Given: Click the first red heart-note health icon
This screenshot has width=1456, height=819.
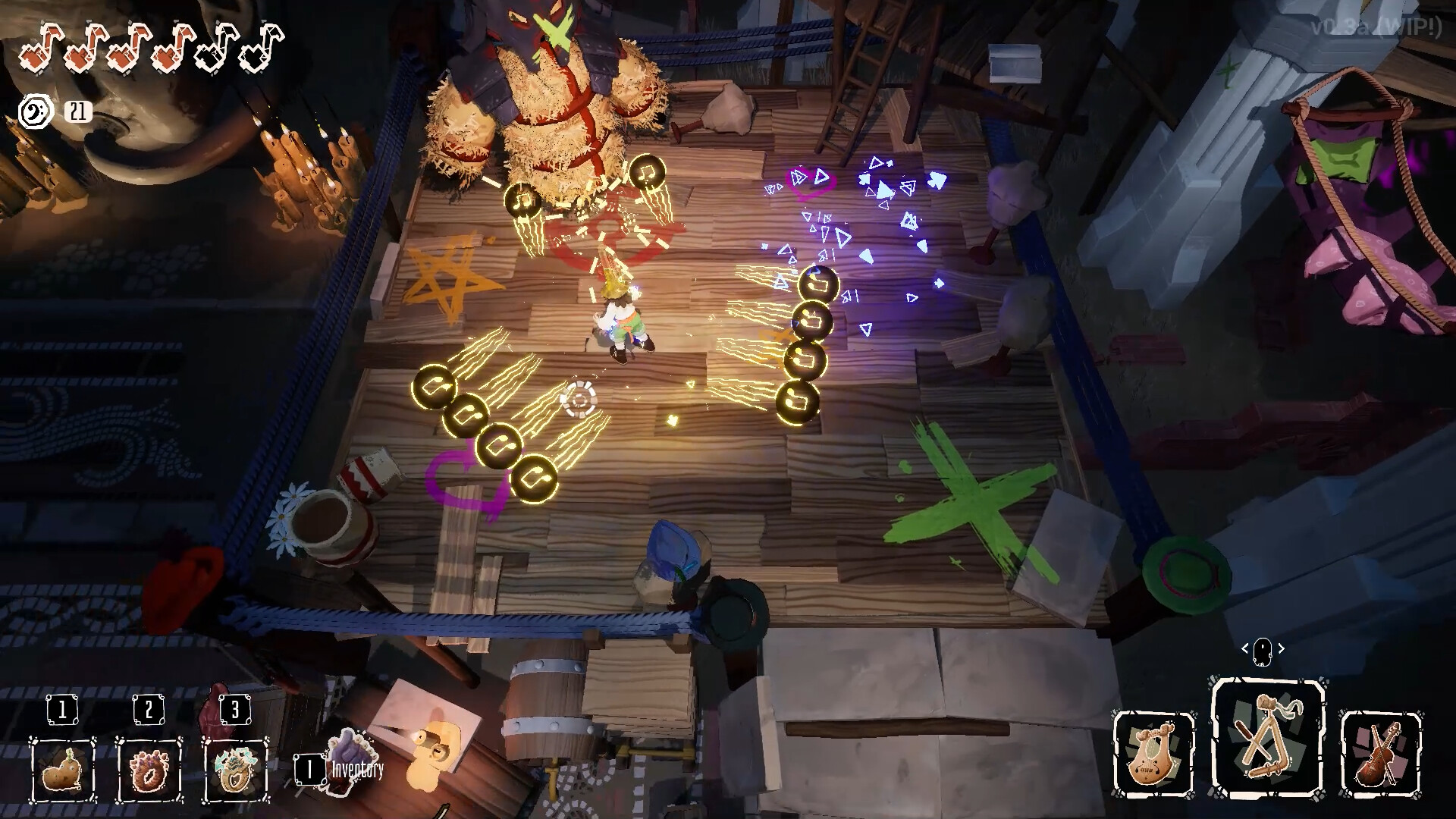Looking at the screenshot, I should (40, 48).
